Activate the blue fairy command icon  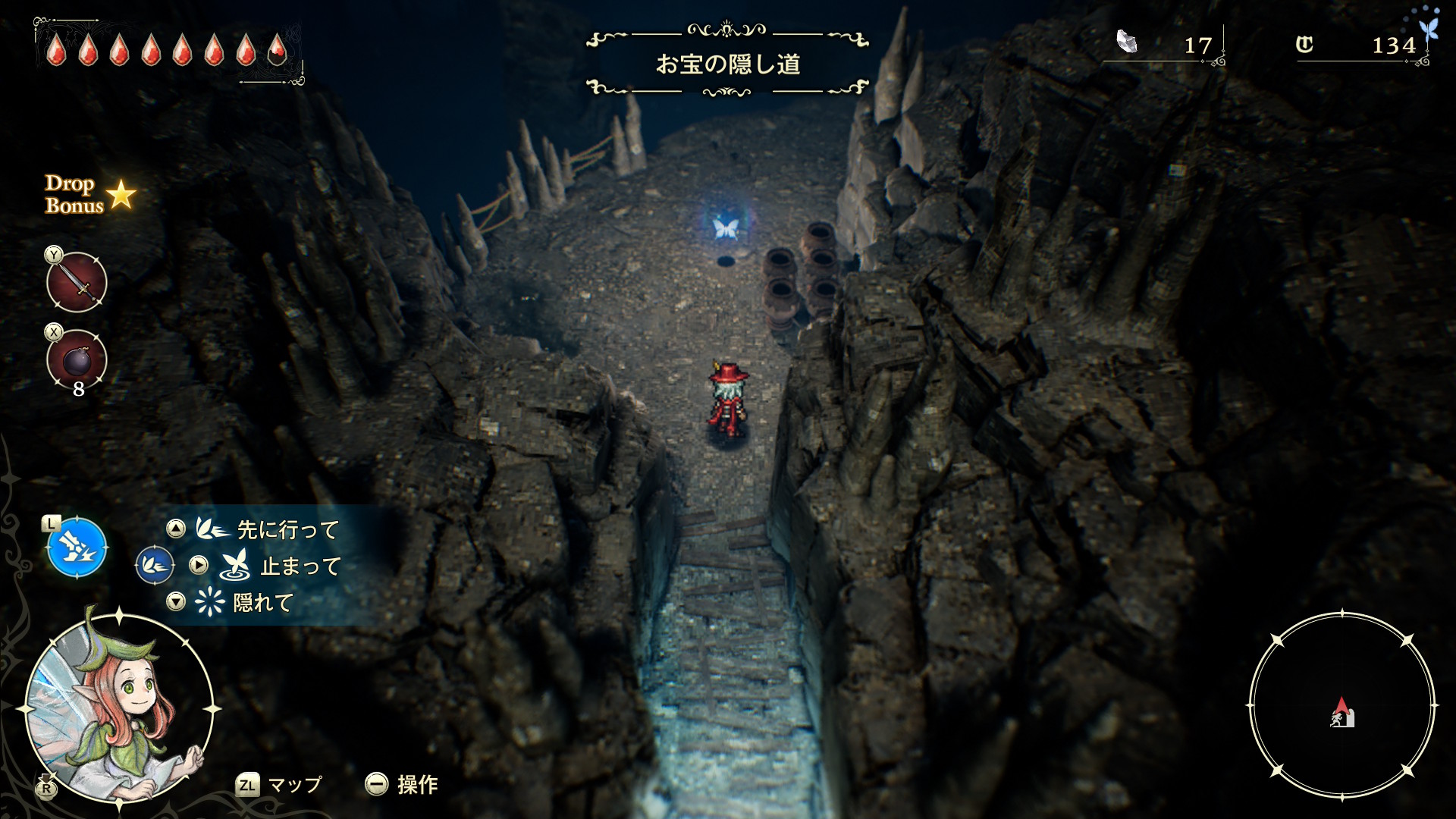[77, 548]
